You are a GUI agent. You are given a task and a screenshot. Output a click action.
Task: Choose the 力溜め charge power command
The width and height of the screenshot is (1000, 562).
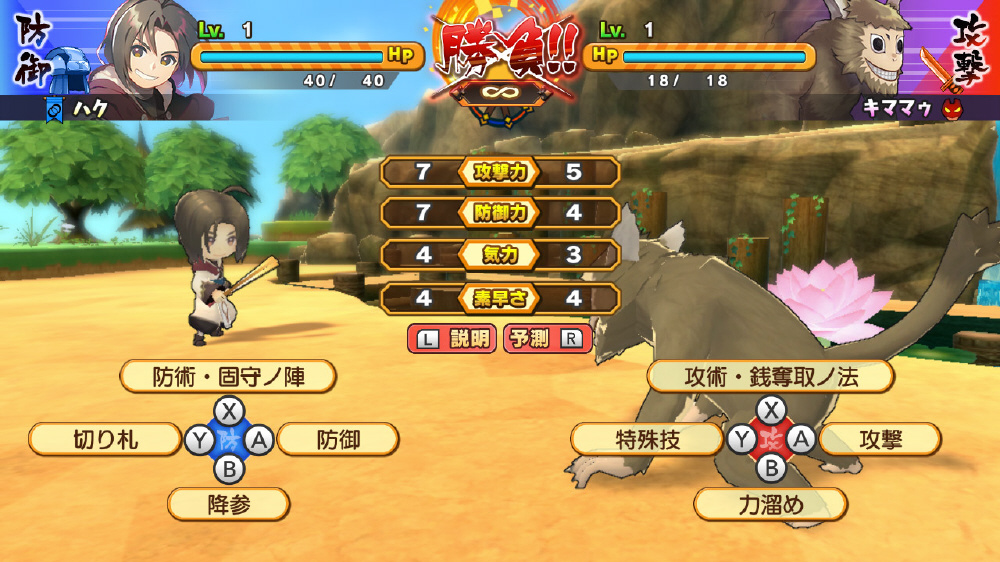click(770, 504)
